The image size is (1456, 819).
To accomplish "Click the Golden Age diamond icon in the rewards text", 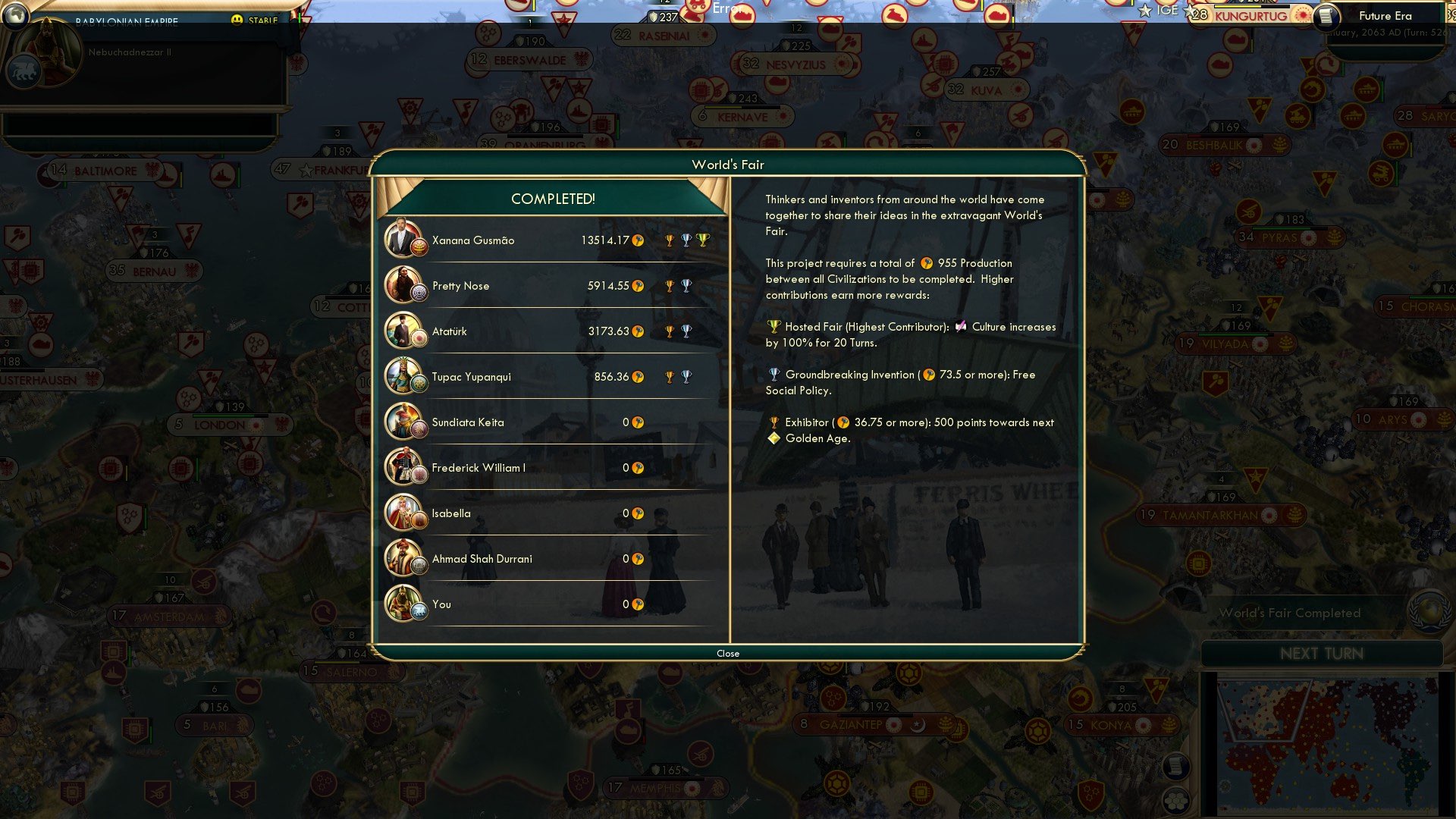I will coord(774,438).
